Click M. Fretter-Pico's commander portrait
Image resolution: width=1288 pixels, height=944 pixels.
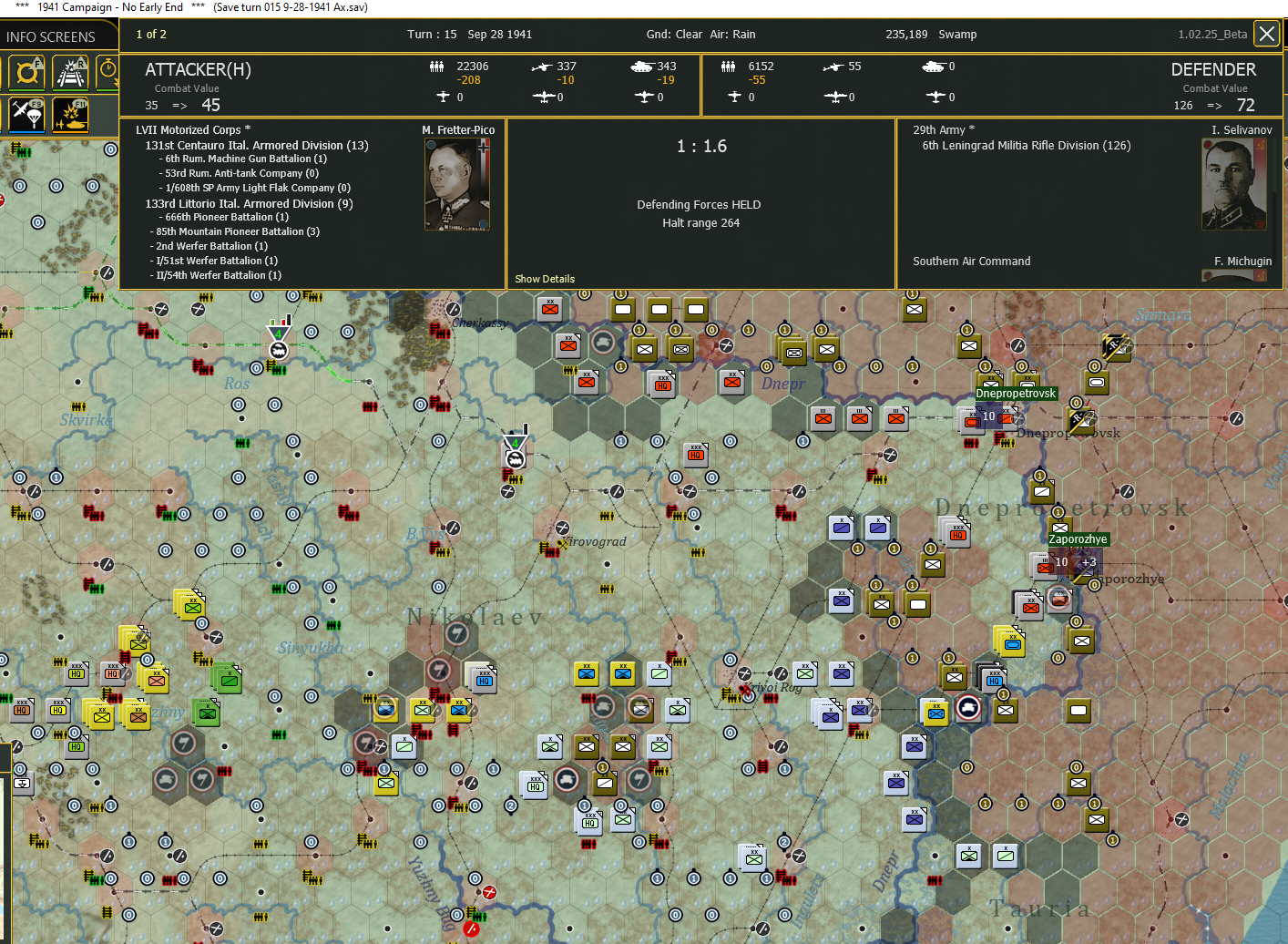coord(456,182)
